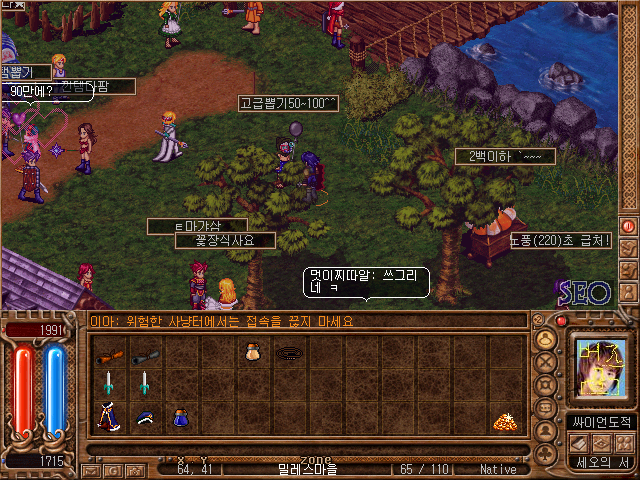The width and height of the screenshot is (640, 480).
Task: Select the coiled rope item
Action: pyautogui.click(x=289, y=353)
